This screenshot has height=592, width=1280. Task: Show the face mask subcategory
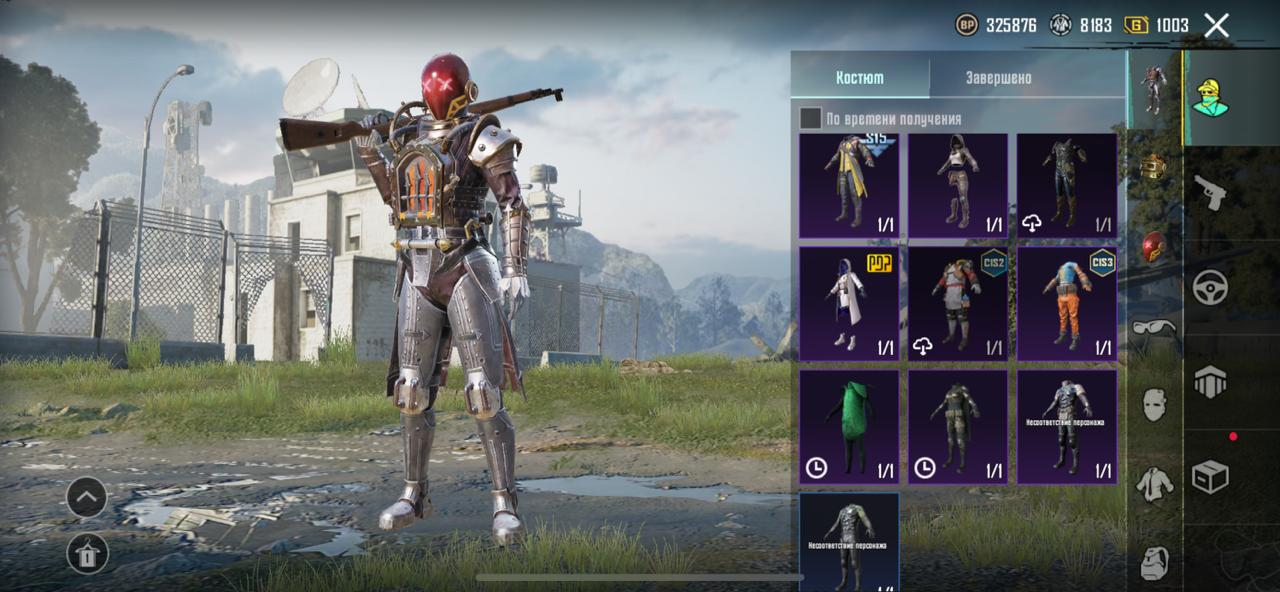1154,405
